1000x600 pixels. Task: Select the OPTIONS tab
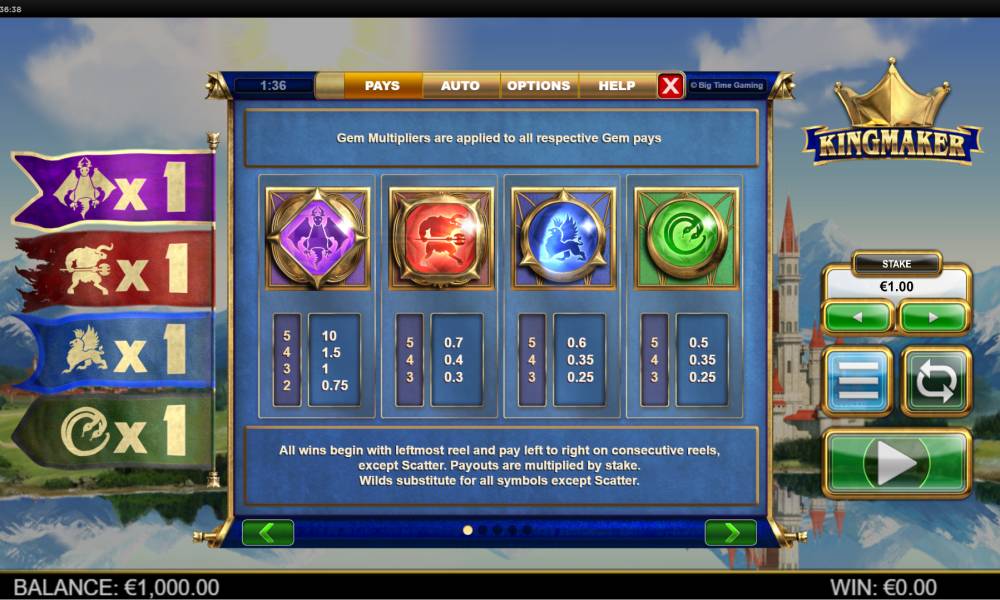coord(538,86)
